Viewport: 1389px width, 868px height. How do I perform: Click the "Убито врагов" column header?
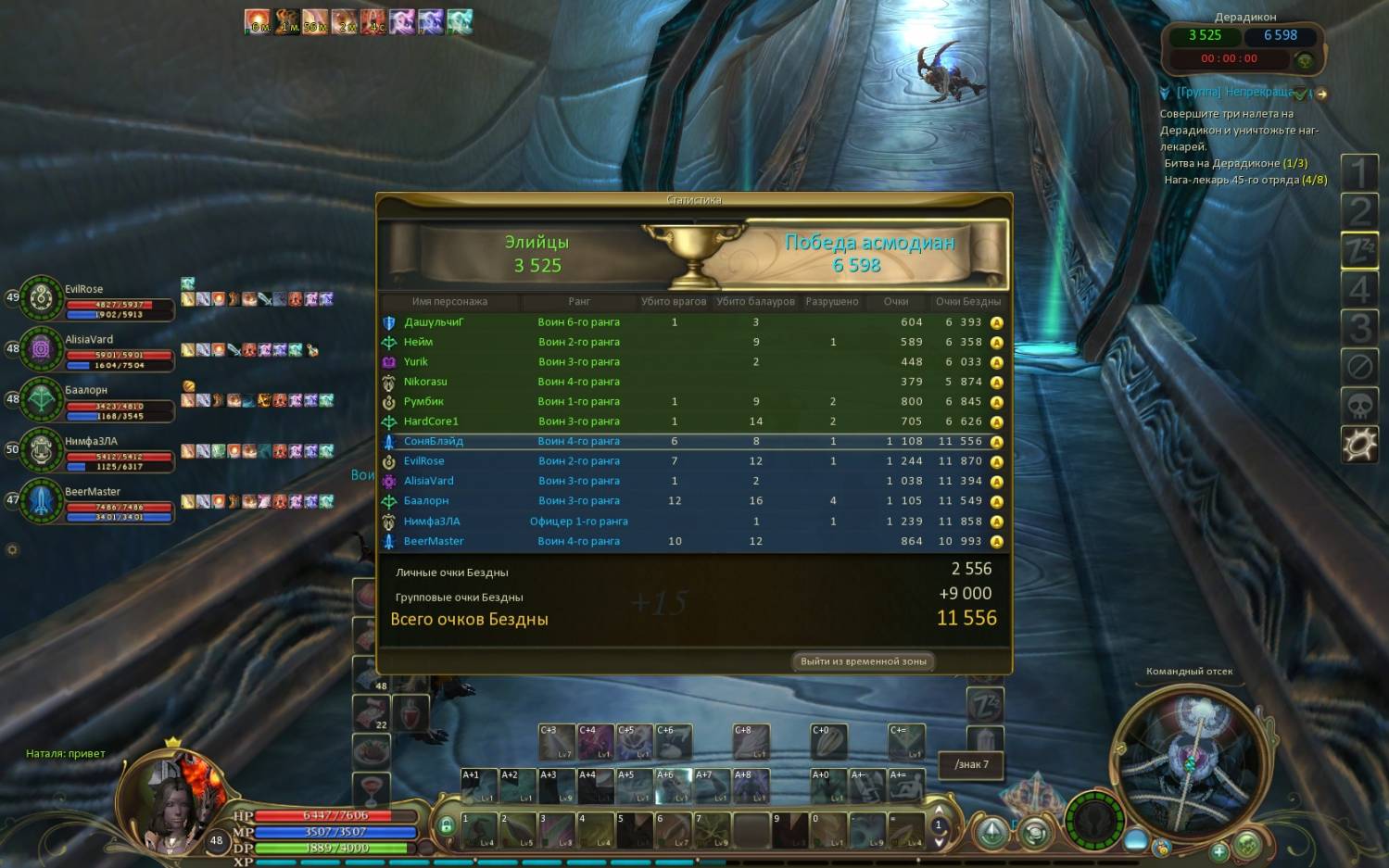674,302
